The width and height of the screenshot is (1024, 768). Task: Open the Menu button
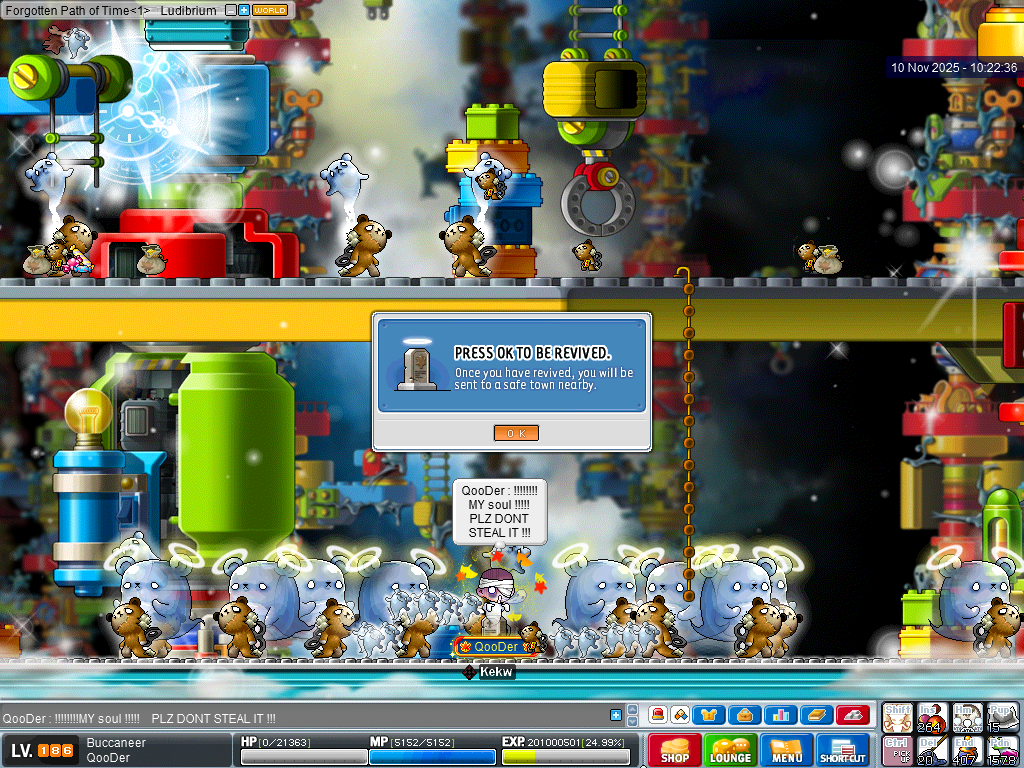click(x=787, y=750)
